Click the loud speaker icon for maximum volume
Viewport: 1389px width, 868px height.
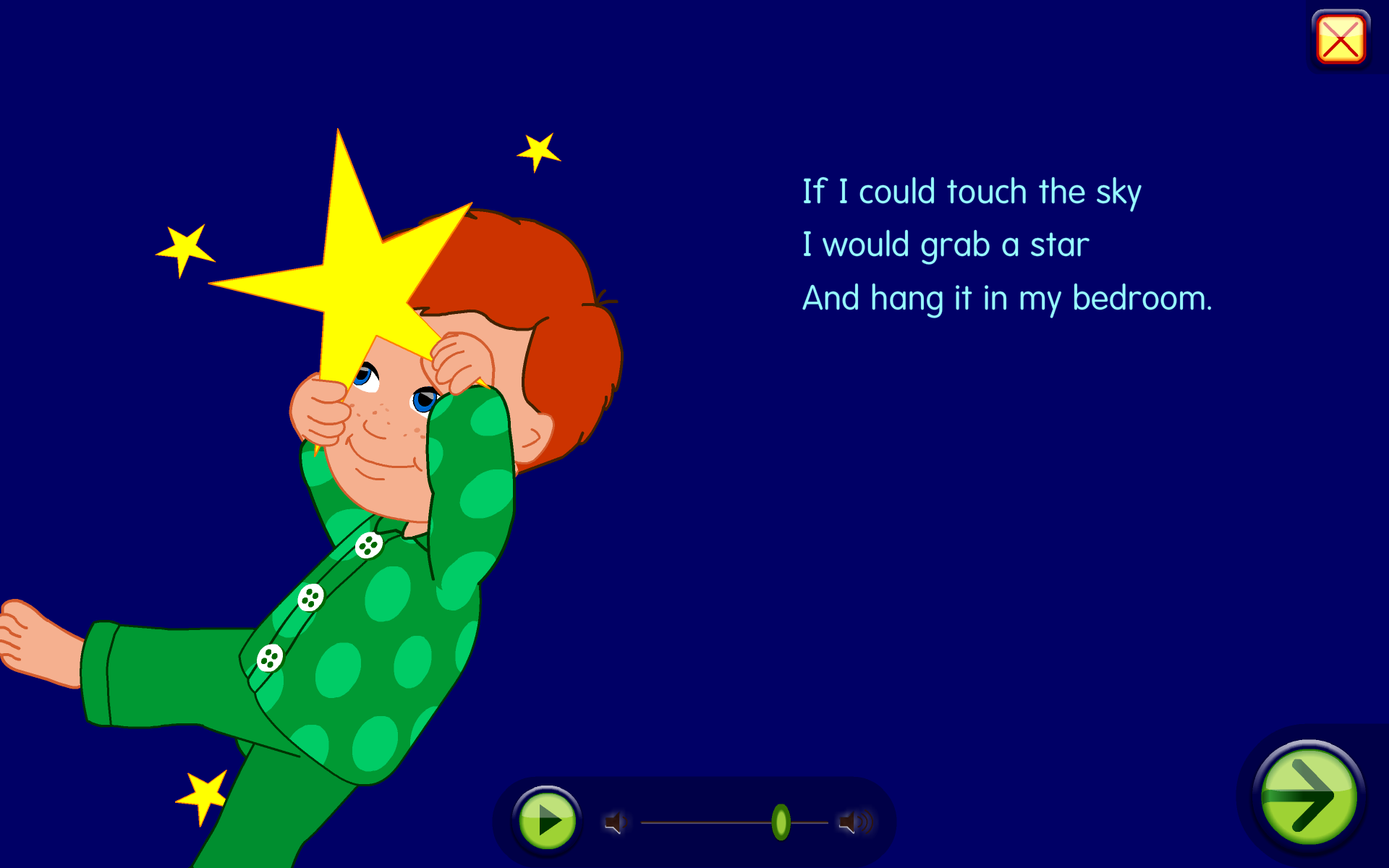pyautogui.click(x=854, y=821)
